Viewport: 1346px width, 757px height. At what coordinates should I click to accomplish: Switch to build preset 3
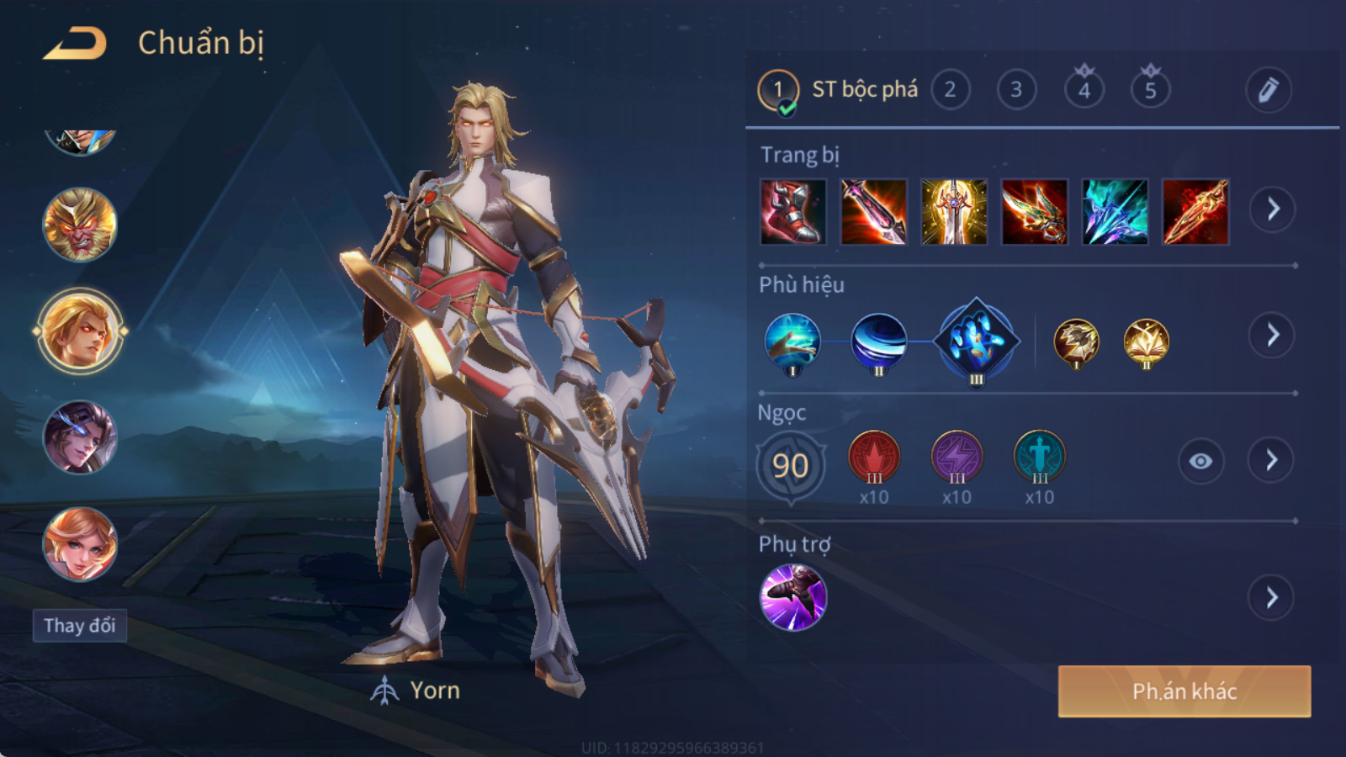(x=1016, y=90)
